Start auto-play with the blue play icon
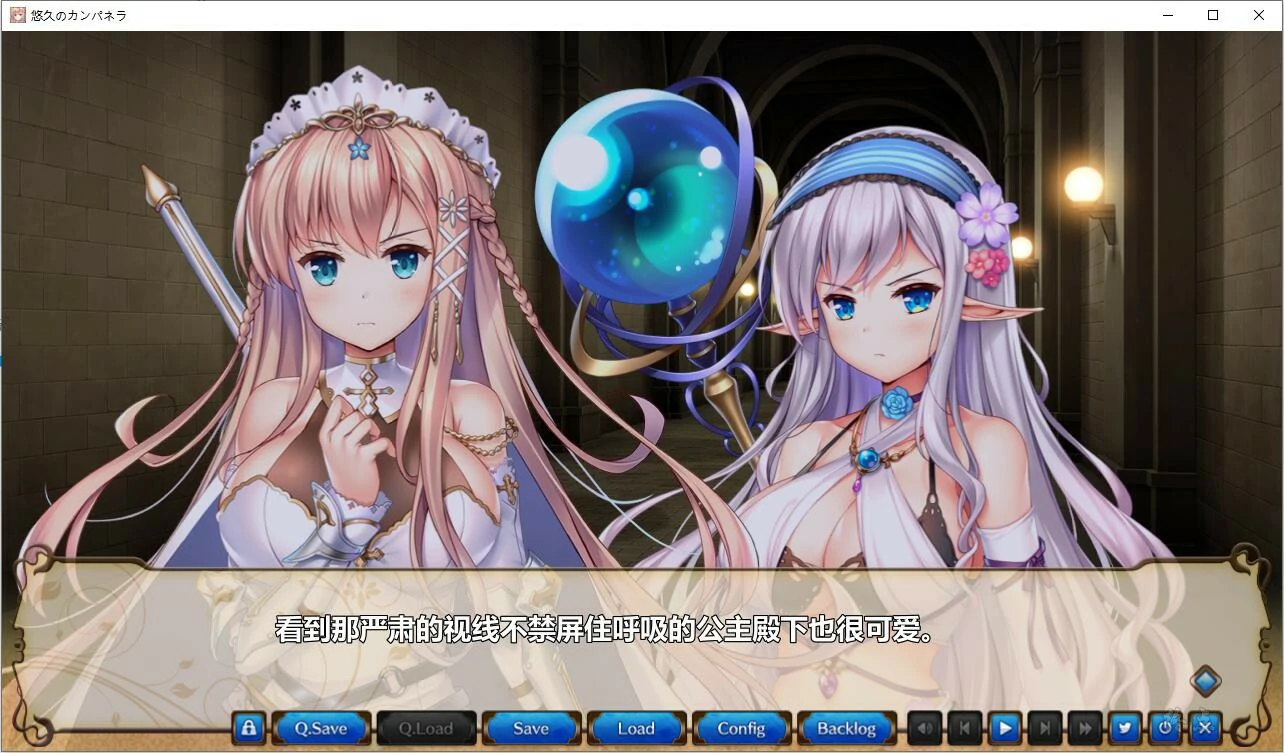1284x753 pixels. pyautogui.click(x=1004, y=728)
